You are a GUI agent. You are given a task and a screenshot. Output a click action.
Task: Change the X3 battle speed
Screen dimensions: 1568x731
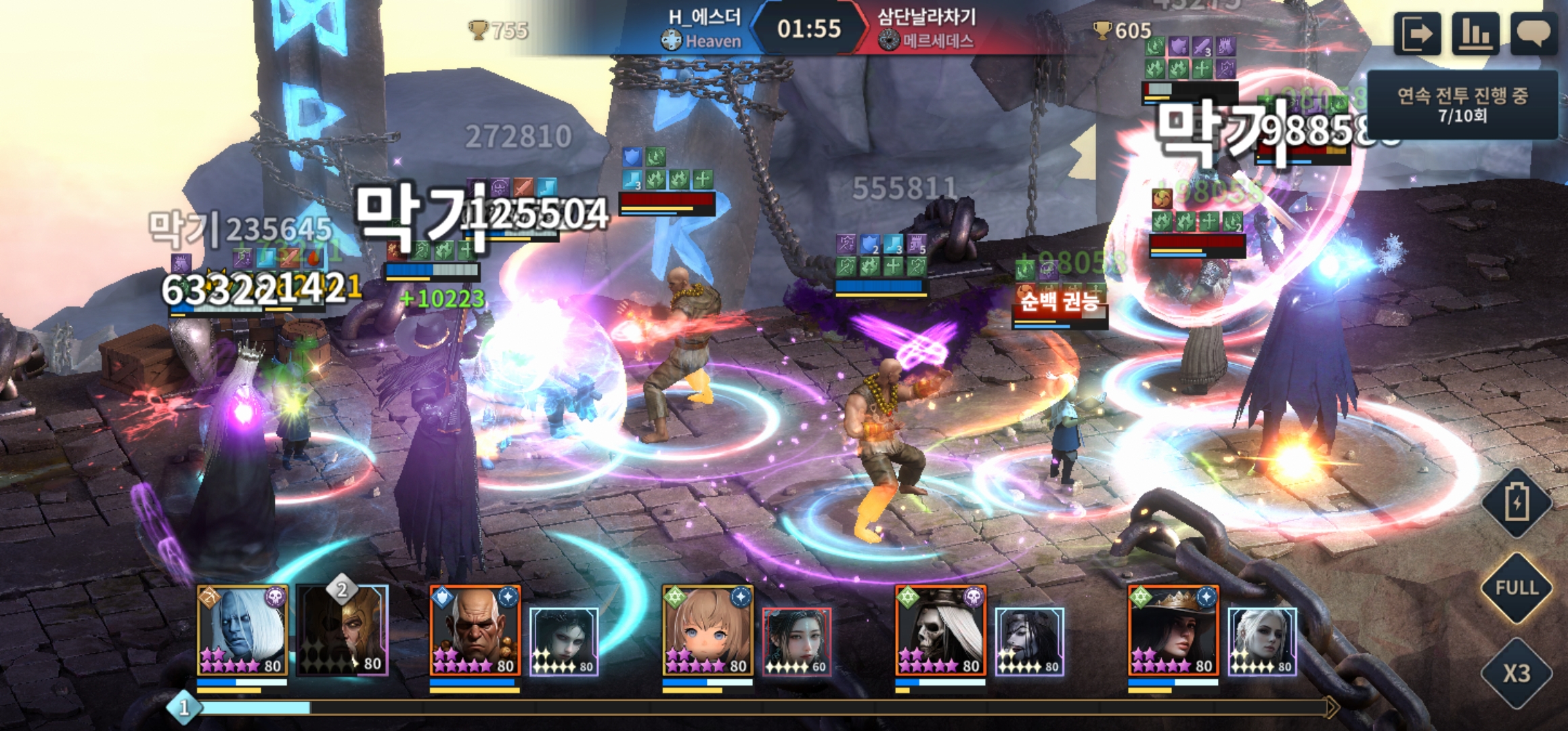[x=1517, y=673]
